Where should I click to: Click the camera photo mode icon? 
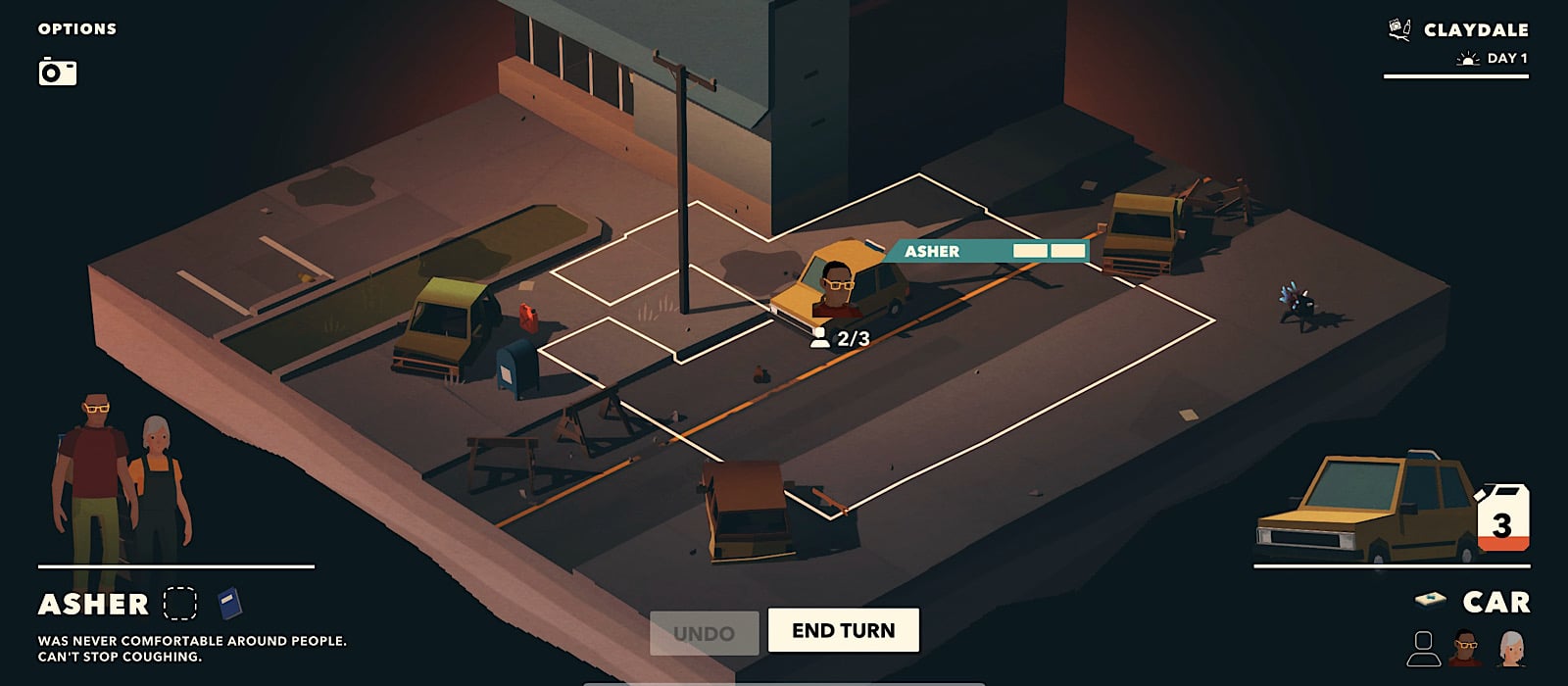click(58, 72)
